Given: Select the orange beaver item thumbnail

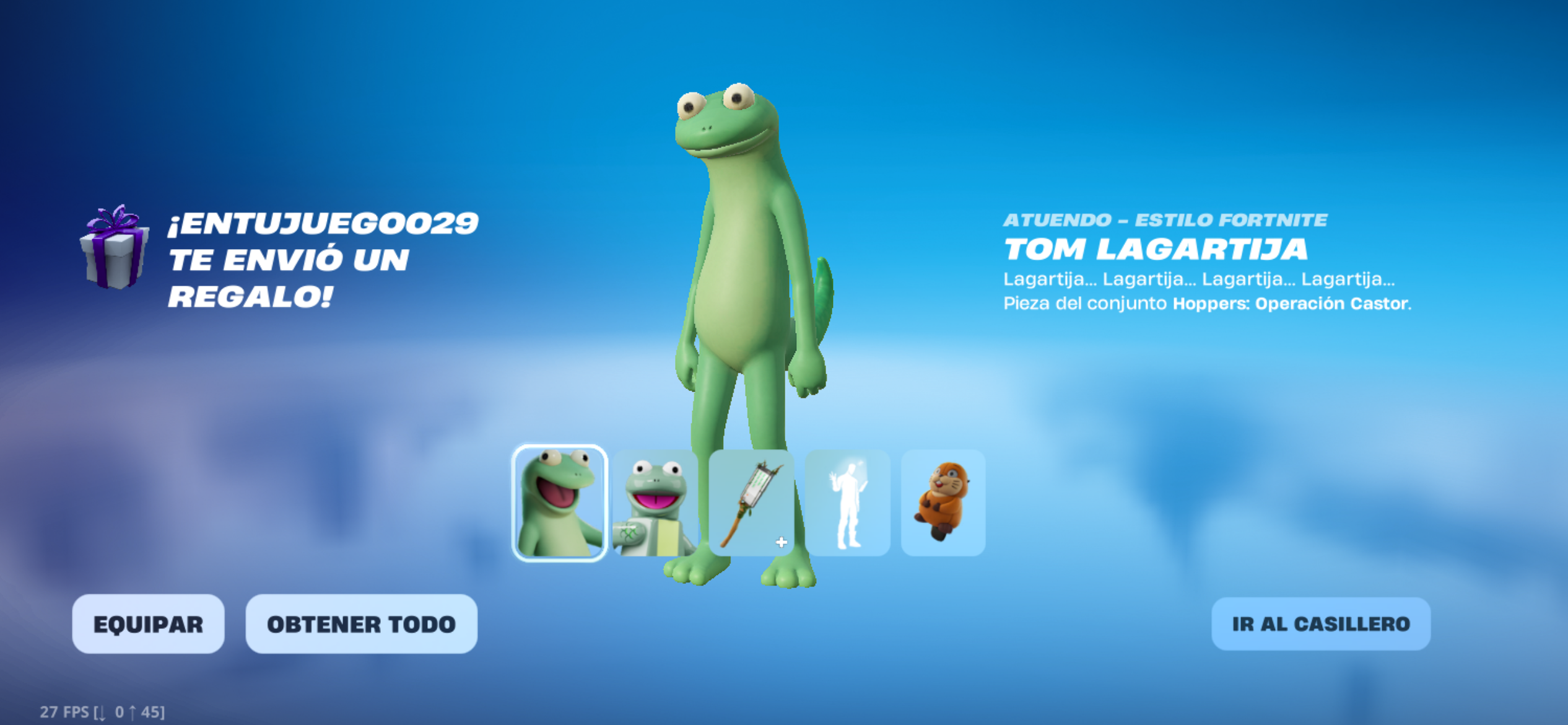Looking at the screenshot, I should click(x=943, y=503).
